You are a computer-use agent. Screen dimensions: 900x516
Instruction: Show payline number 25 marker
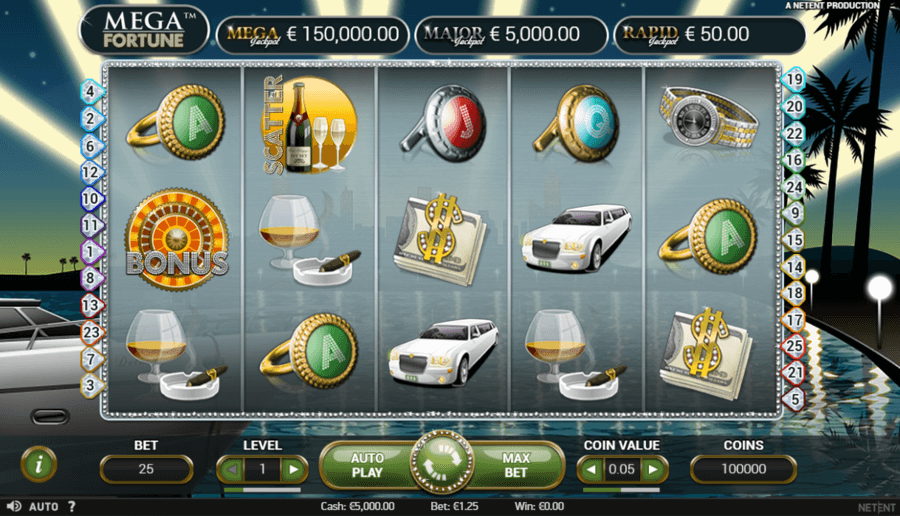pyautogui.click(x=794, y=346)
